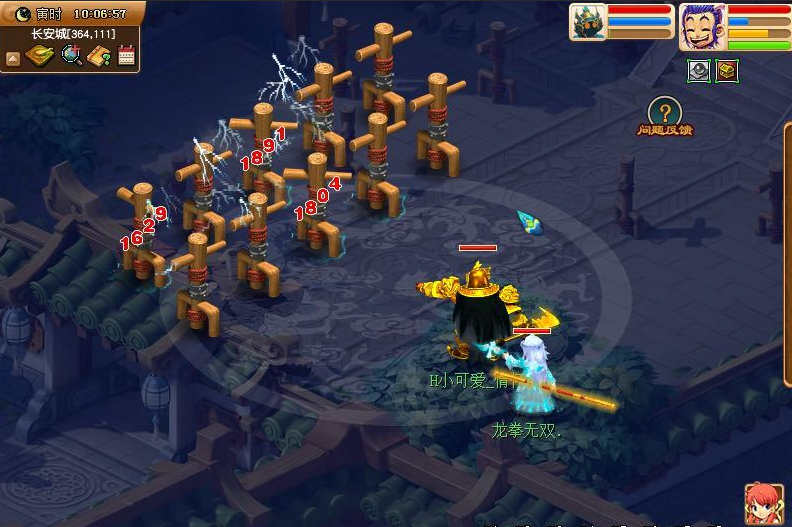Open the guide book with question mark
This screenshot has height=527, width=792.
click(x=99, y=56)
